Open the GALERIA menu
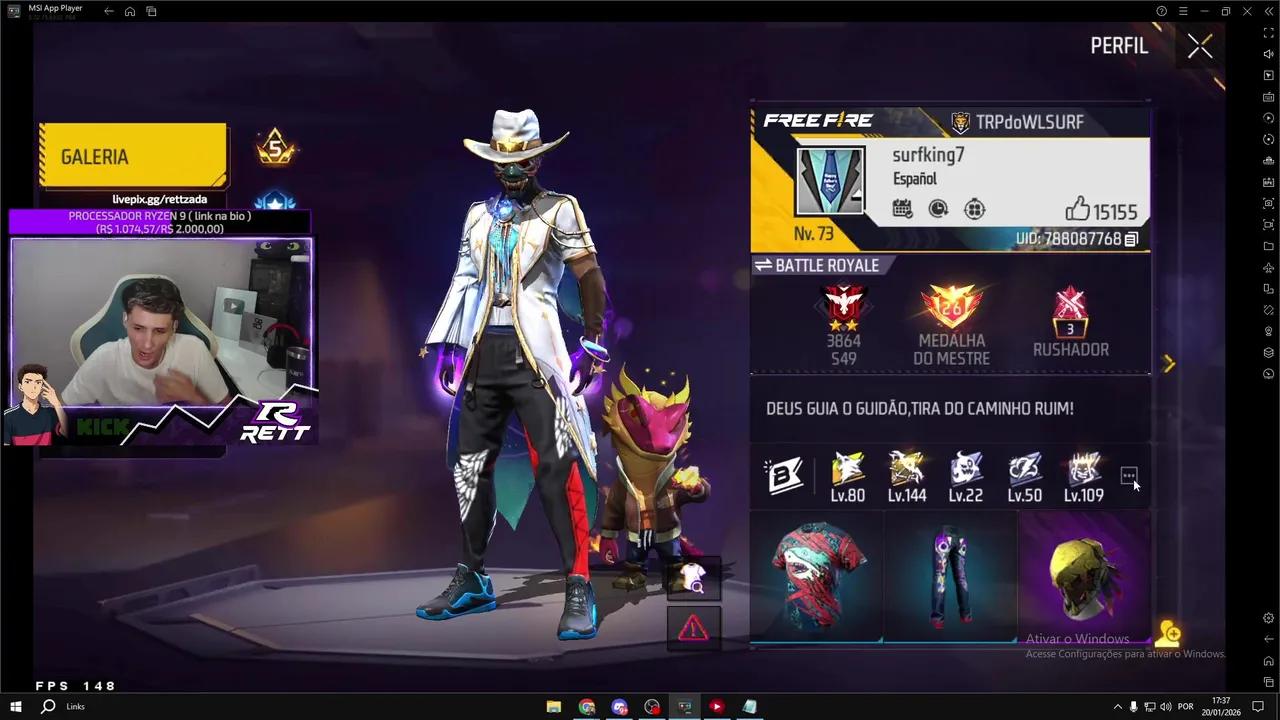Viewport: 1280px width, 720px height. 94,156
